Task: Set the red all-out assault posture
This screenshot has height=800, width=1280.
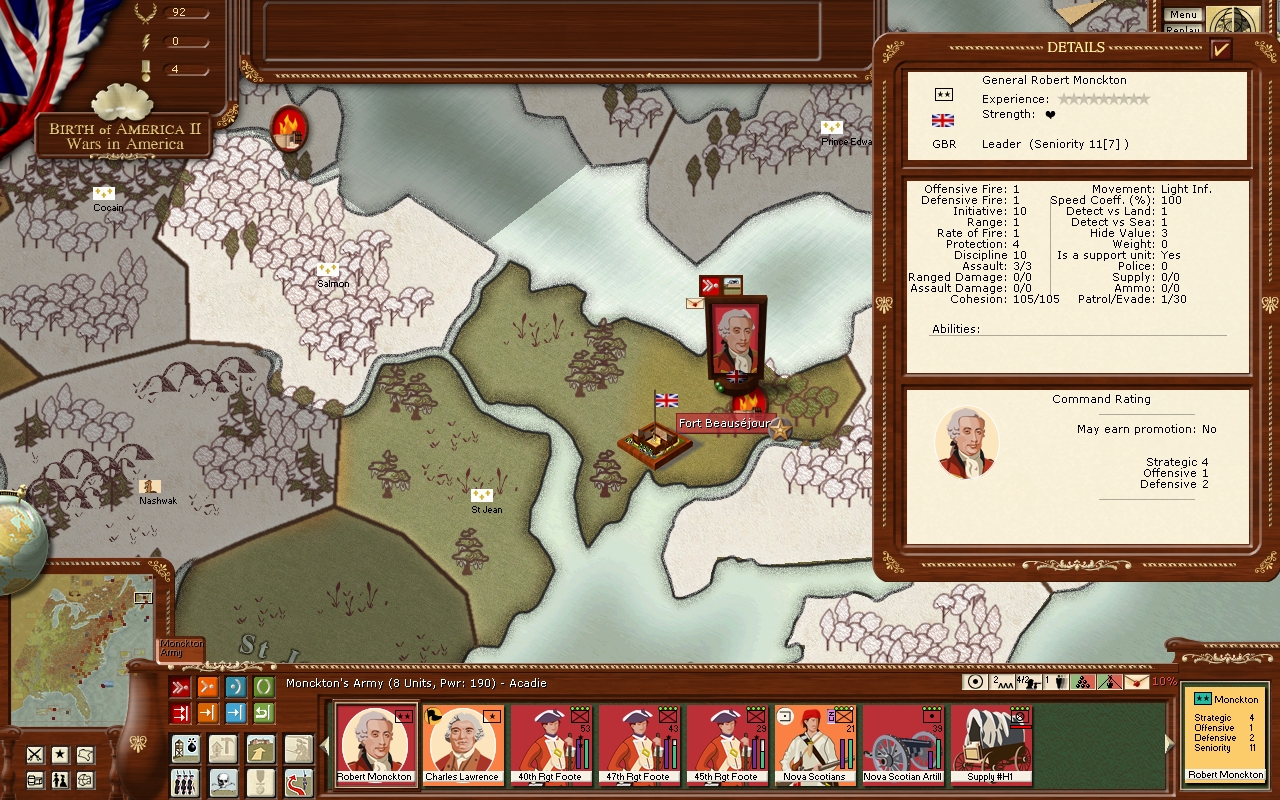Action: point(180,687)
